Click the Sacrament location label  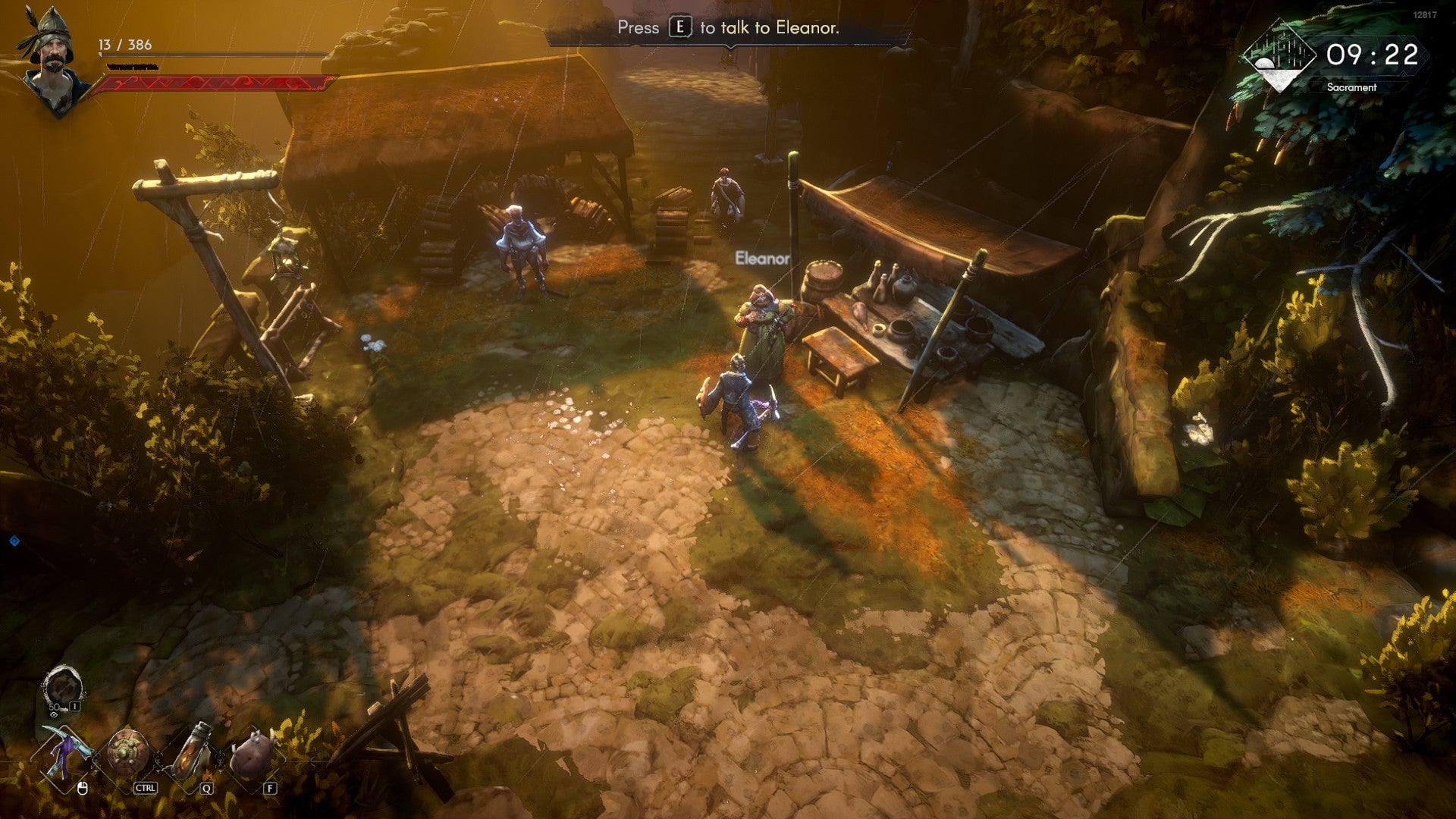(x=1352, y=88)
